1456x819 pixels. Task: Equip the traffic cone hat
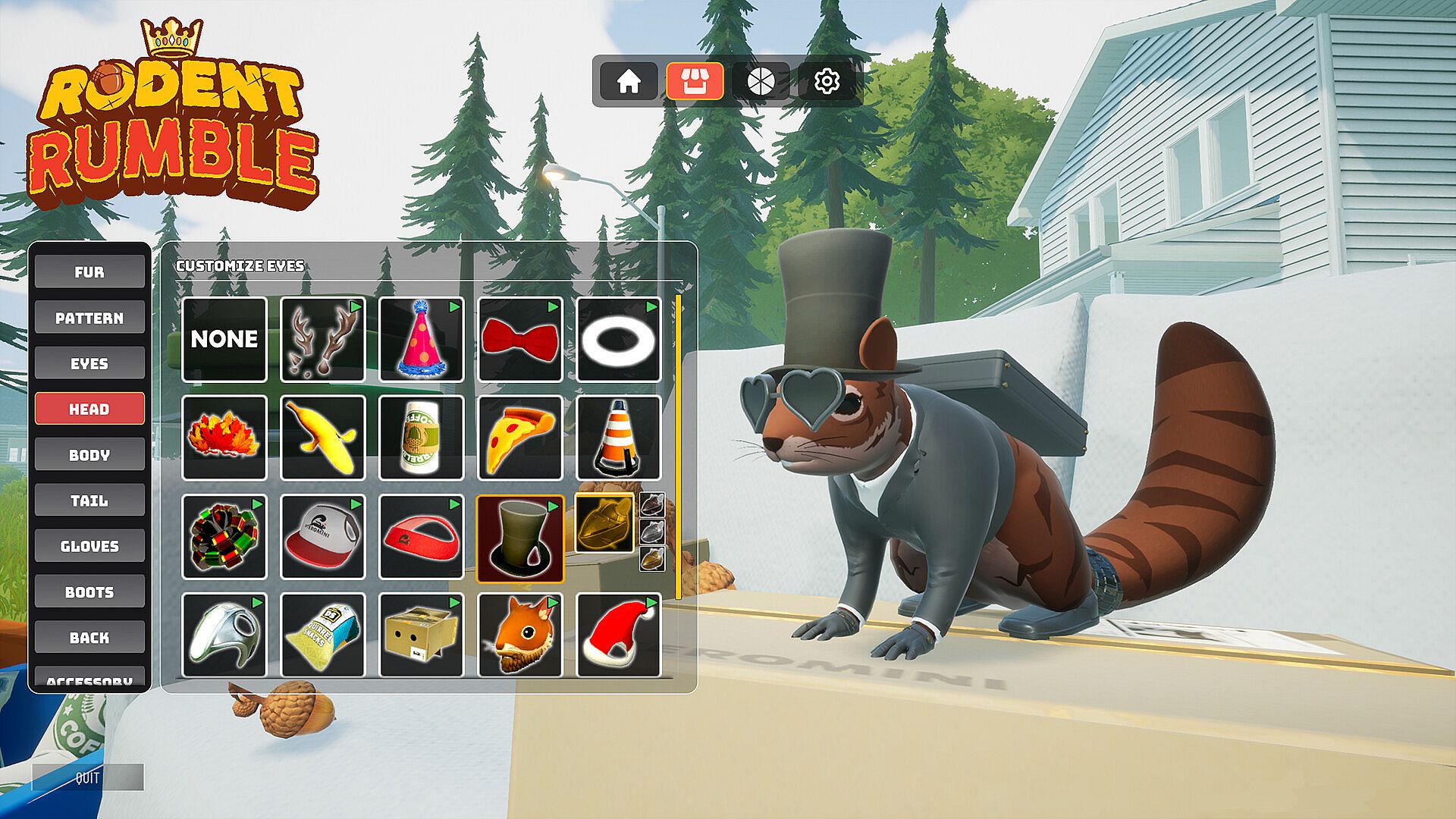[619, 438]
